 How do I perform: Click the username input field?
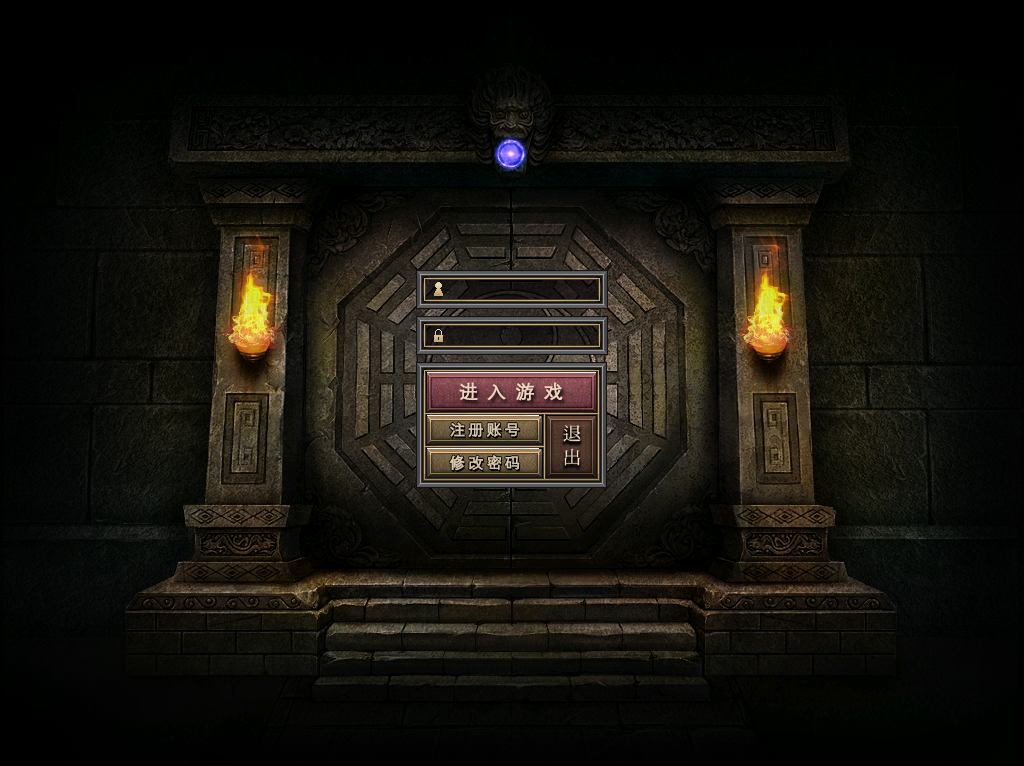520,290
